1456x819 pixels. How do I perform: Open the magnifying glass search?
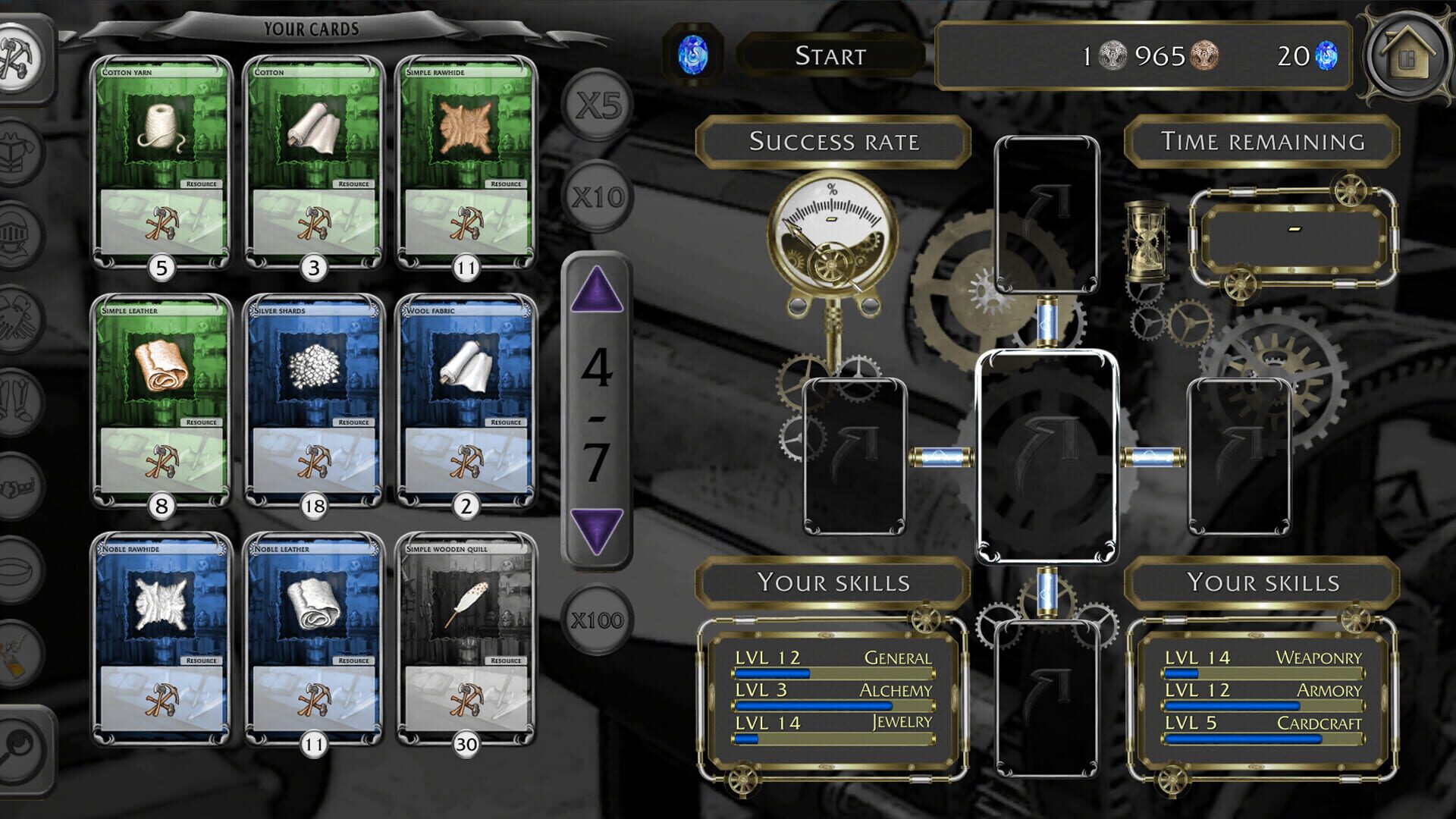pyautogui.click(x=21, y=749)
